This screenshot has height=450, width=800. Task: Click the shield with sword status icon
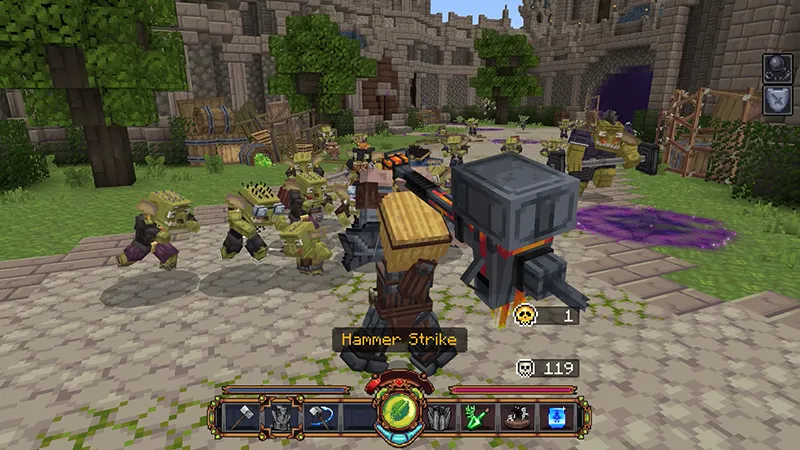coord(778,99)
